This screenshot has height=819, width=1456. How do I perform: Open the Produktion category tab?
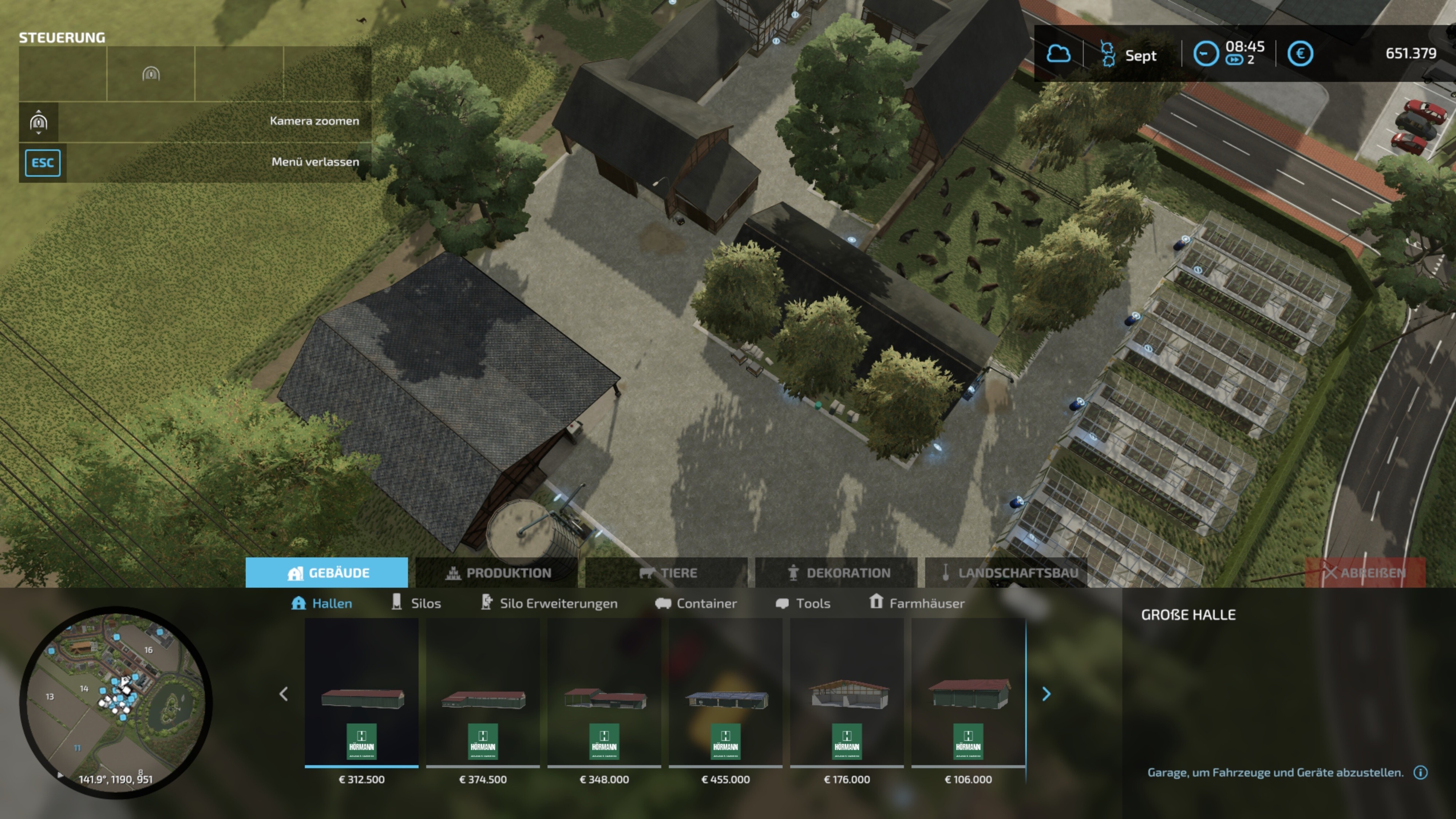pyautogui.click(x=497, y=573)
